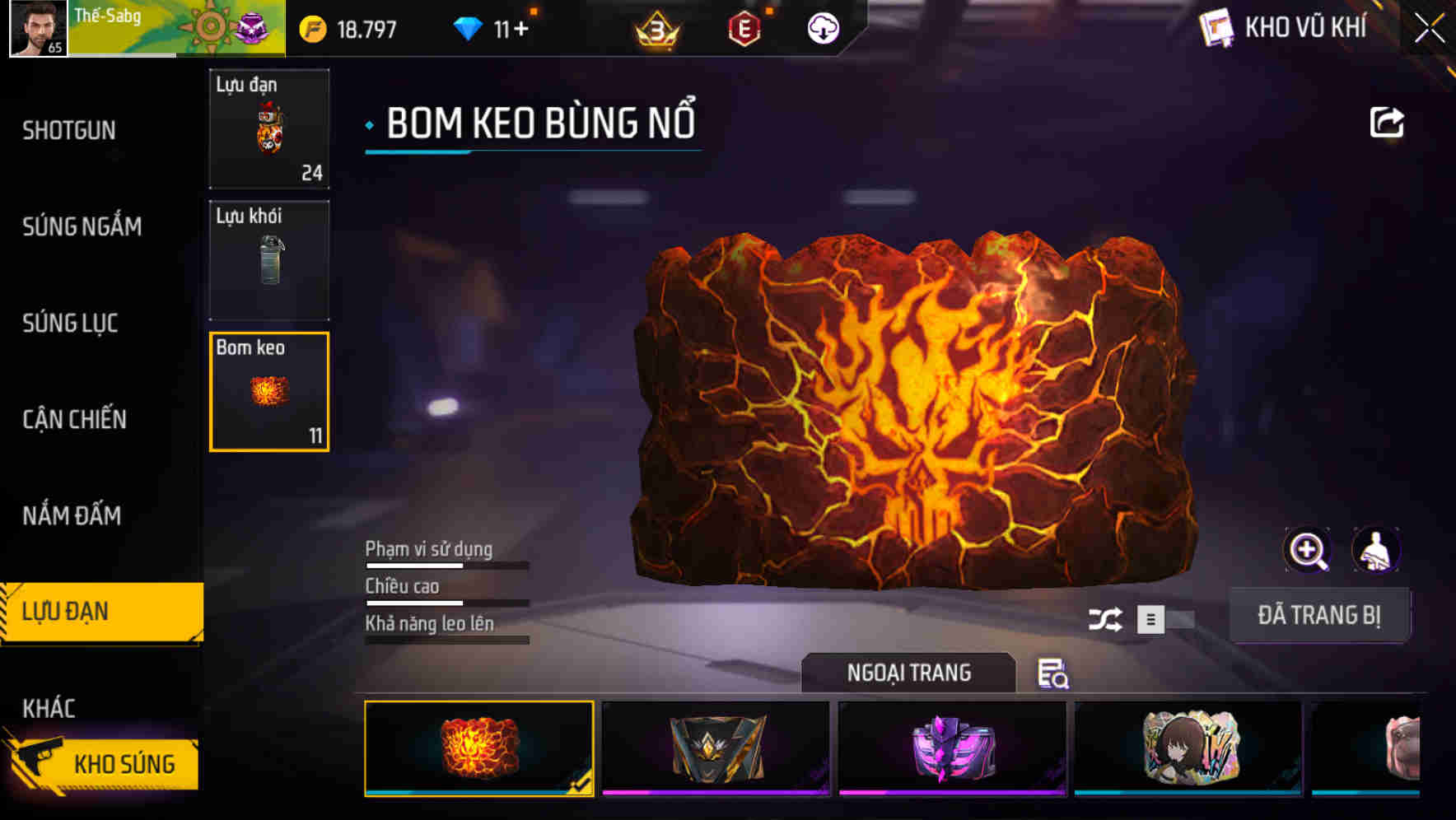The height and width of the screenshot is (820, 1456).
Task: Click the red E event badge icon
Action: coord(744,27)
